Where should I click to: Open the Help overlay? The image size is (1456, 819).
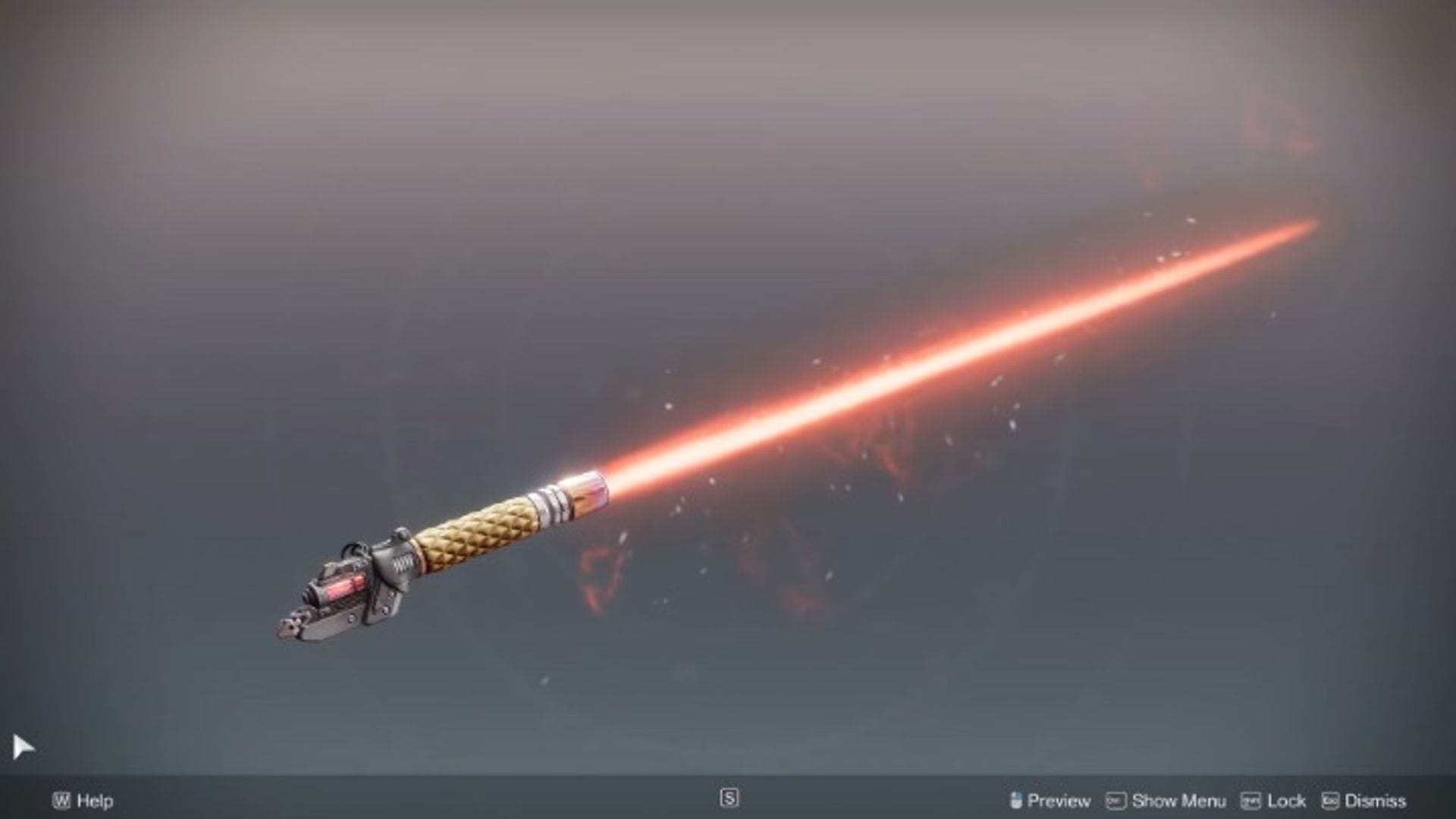pos(93,801)
